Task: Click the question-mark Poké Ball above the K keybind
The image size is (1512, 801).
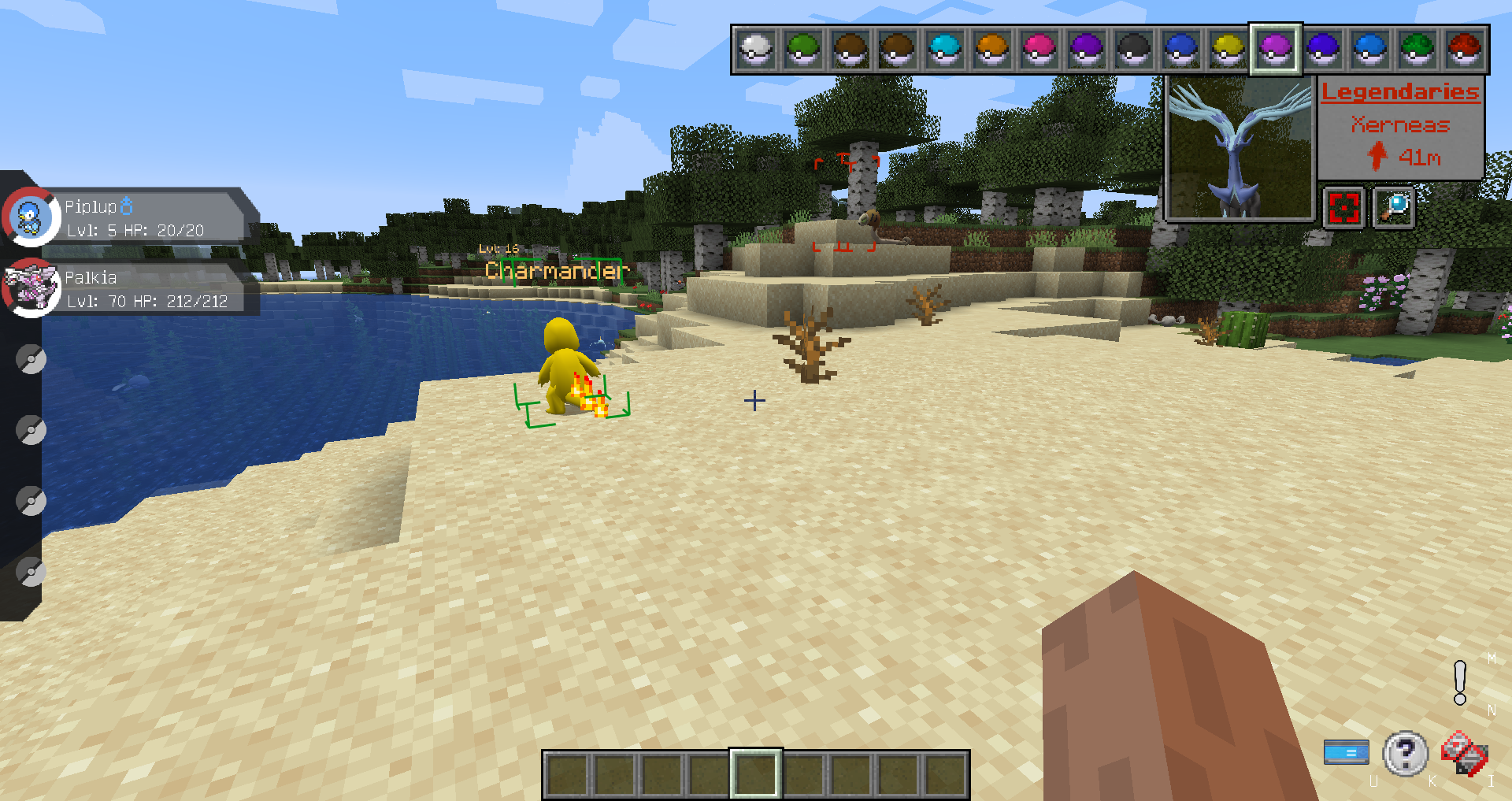Action: (x=1405, y=753)
